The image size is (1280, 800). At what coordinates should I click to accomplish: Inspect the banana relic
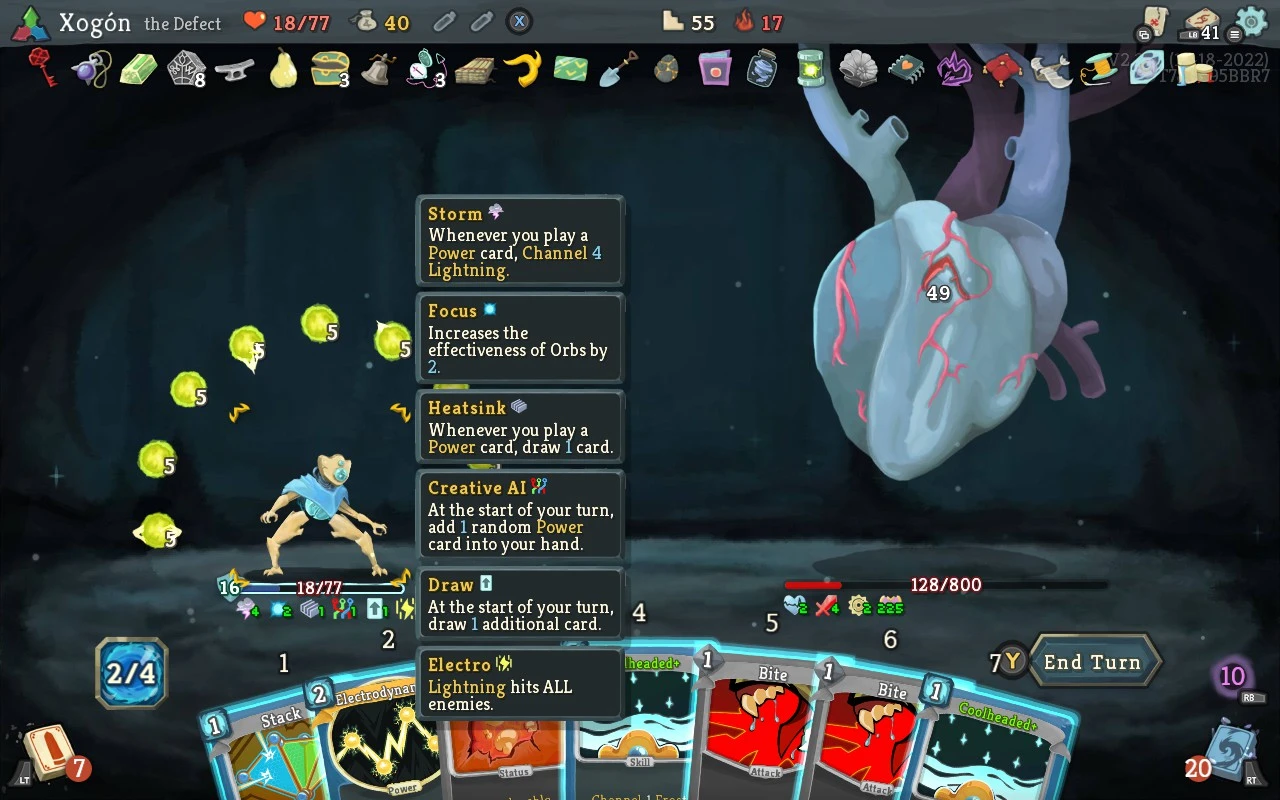point(522,69)
